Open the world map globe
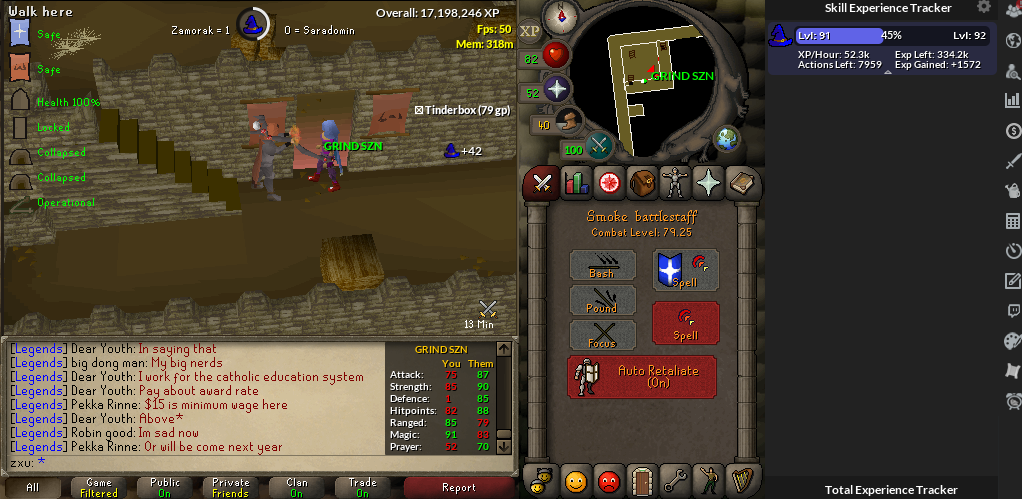The width and height of the screenshot is (1022, 499). (x=726, y=139)
